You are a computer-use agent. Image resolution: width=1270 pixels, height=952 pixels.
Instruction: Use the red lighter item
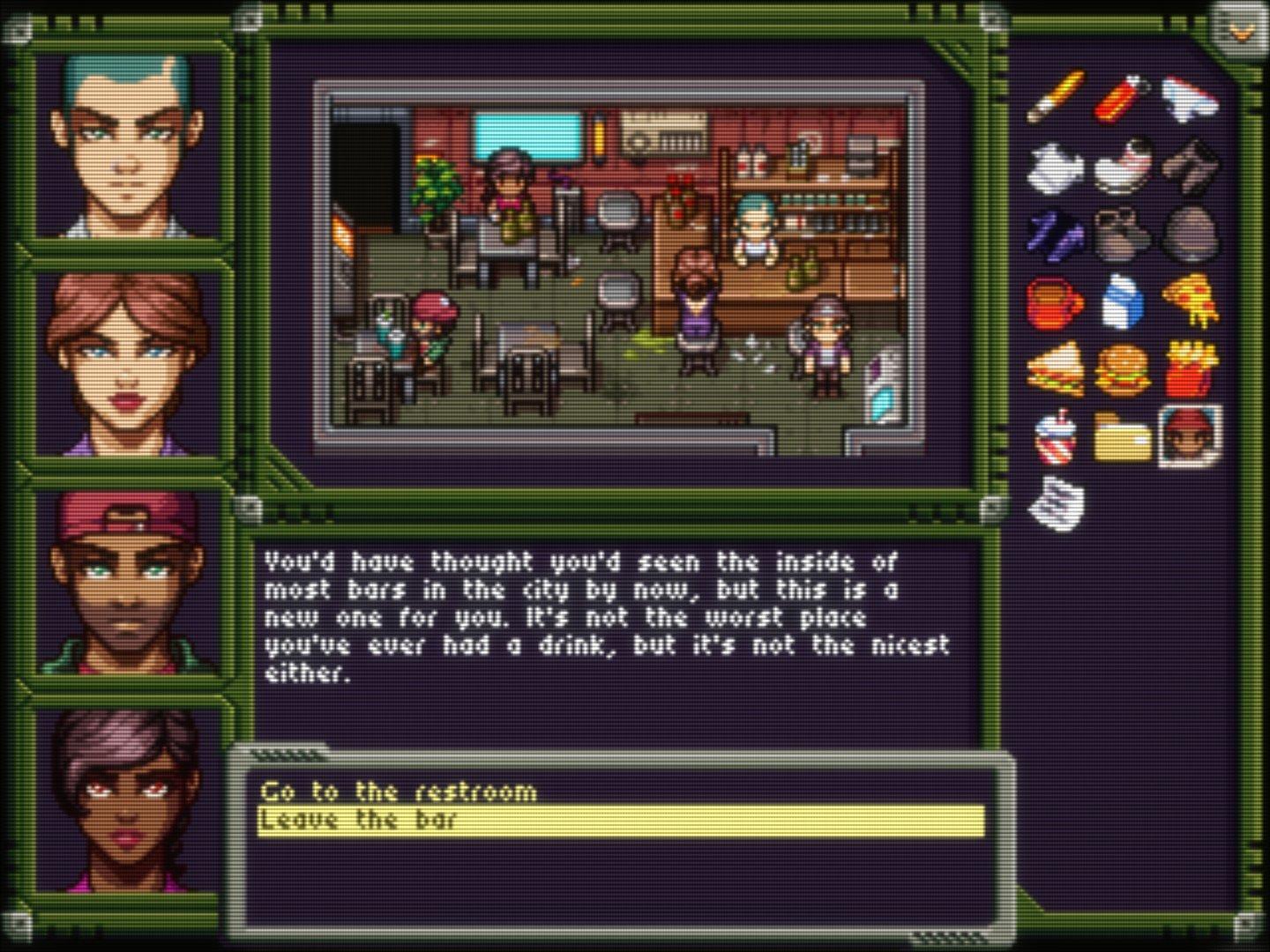1123,97
